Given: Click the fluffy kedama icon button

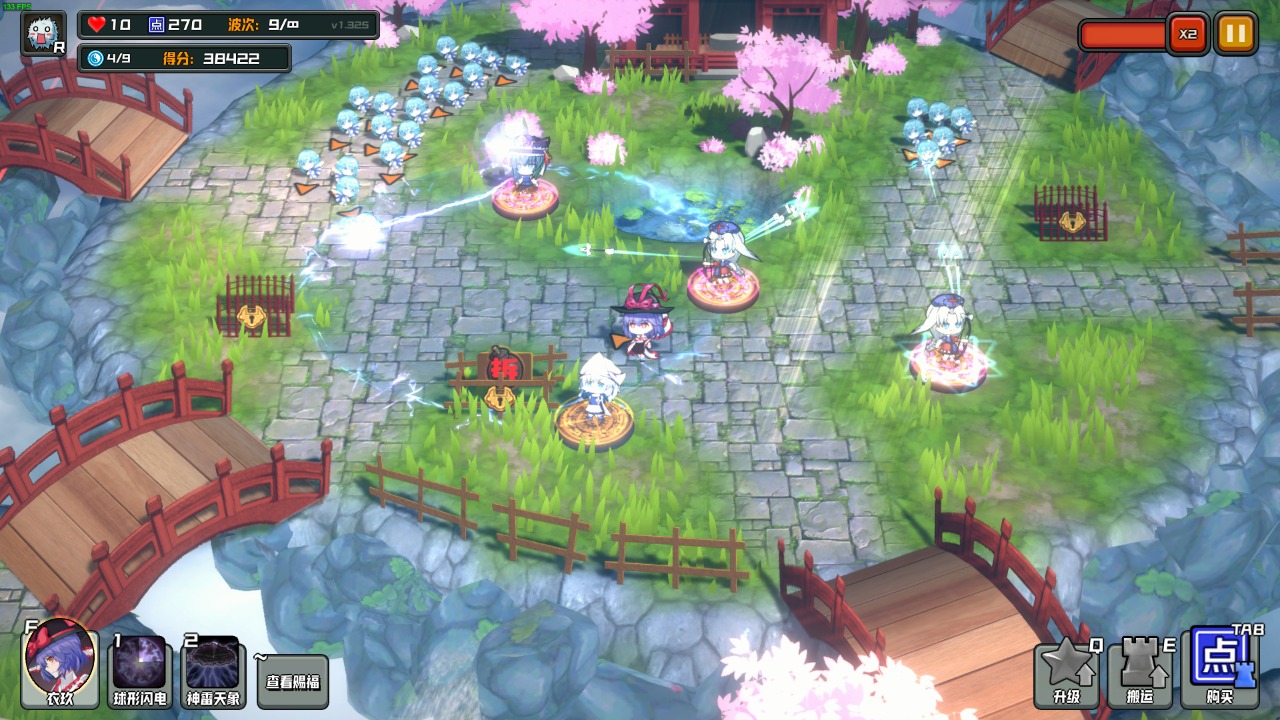Looking at the screenshot, I should [x=43, y=33].
